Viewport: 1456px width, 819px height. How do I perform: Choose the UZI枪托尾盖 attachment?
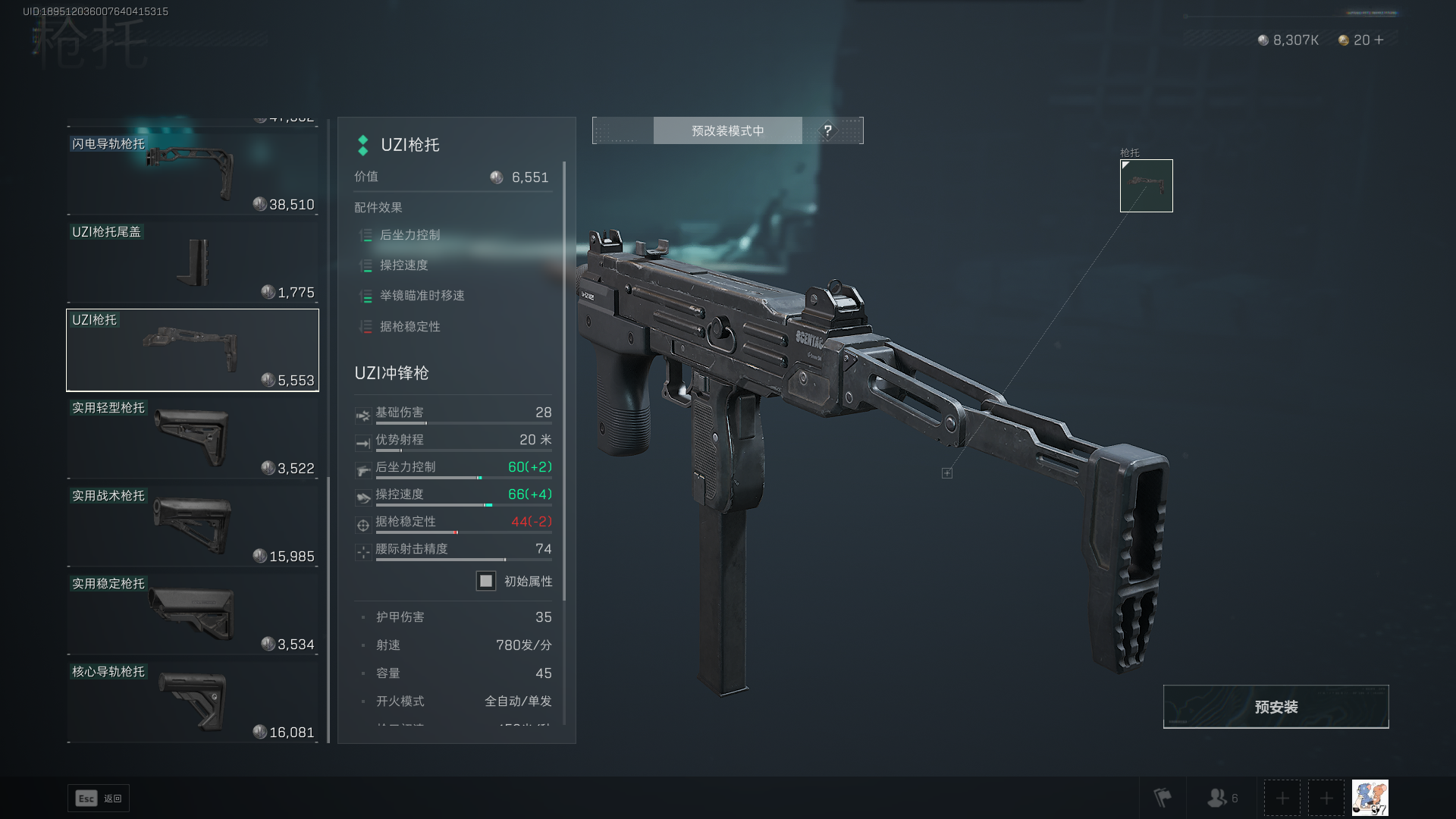(193, 262)
